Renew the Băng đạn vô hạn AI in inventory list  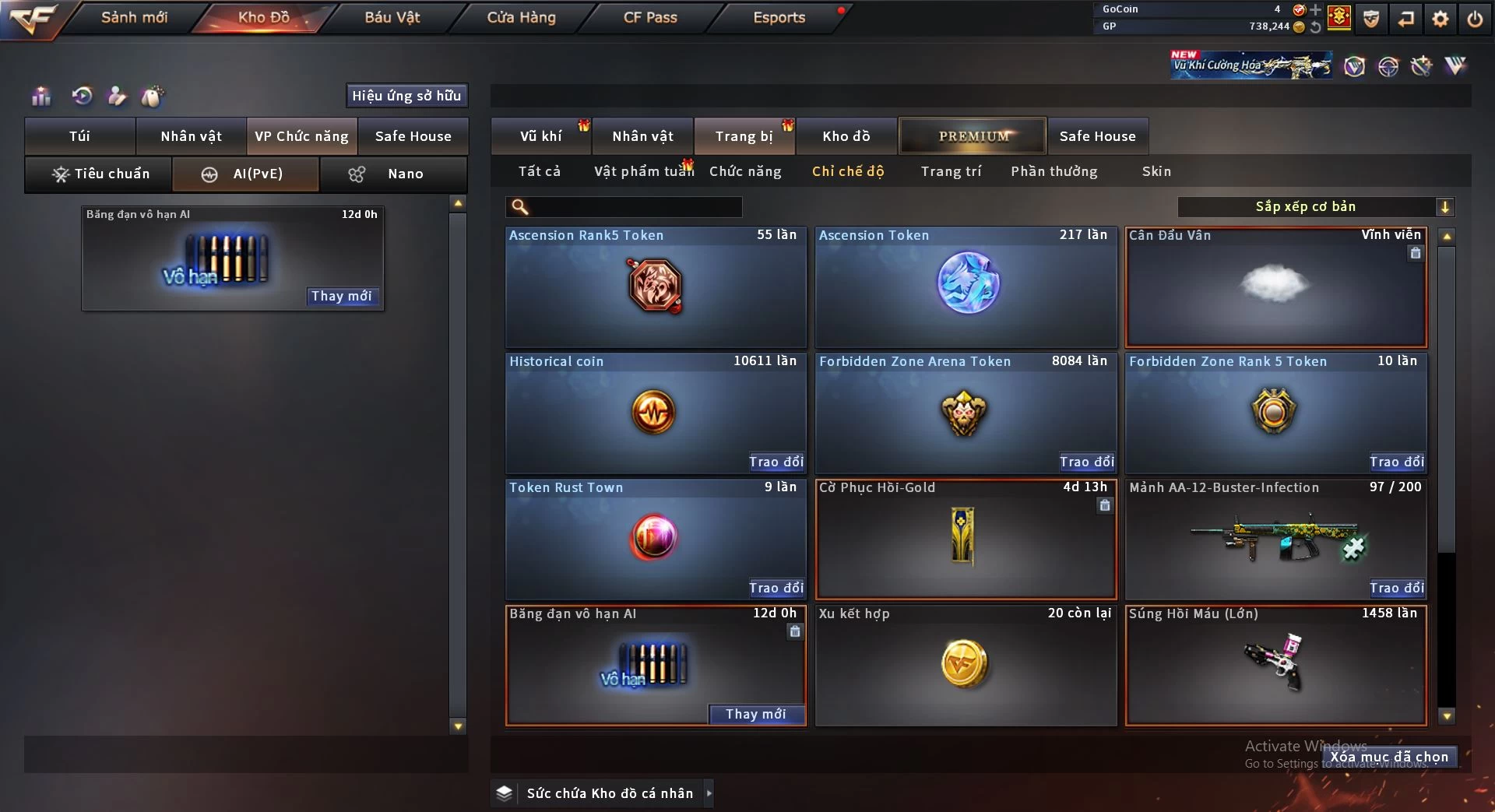point(756,714)
